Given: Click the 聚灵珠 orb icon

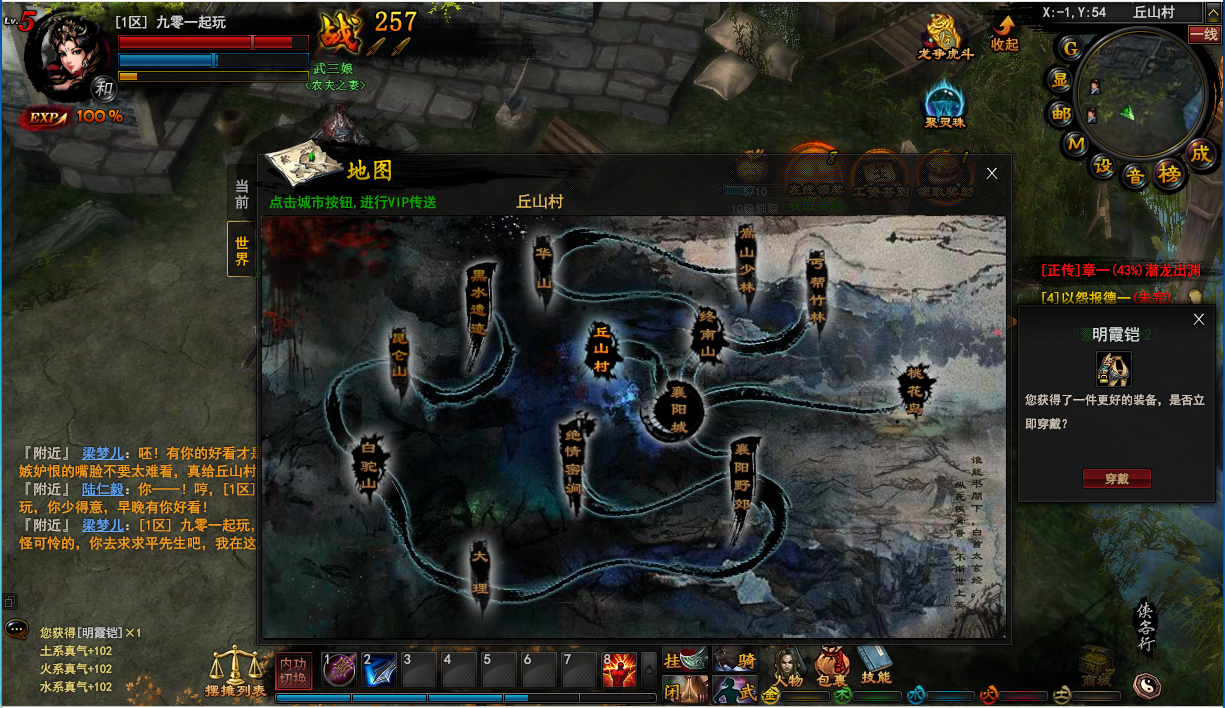Looking at the screenshot, I should tap(944, 105).
